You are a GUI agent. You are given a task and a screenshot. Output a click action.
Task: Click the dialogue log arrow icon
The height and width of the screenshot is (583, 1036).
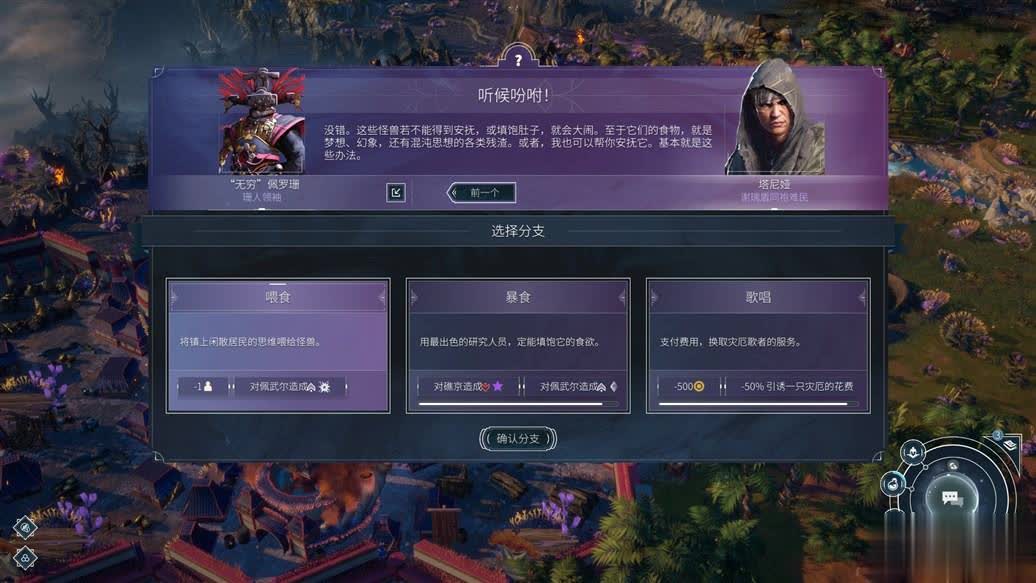pos(396,192)
